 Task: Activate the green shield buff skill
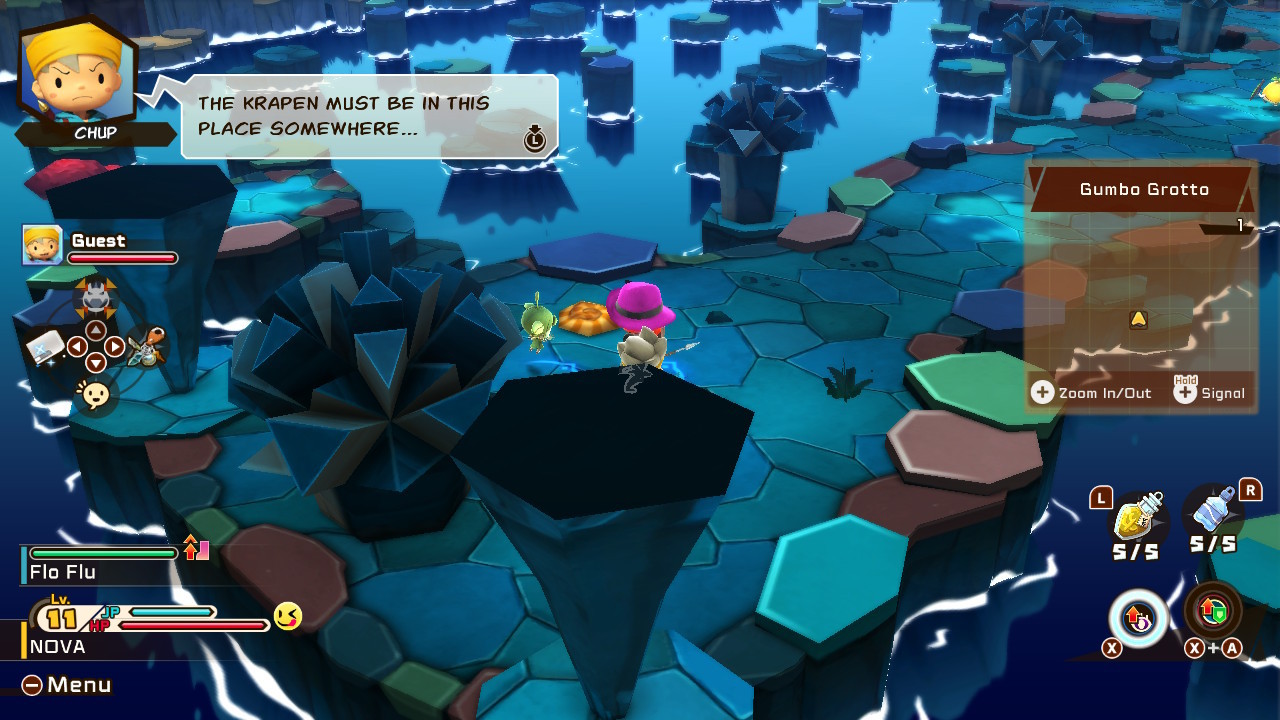[x=1213, y=611]
